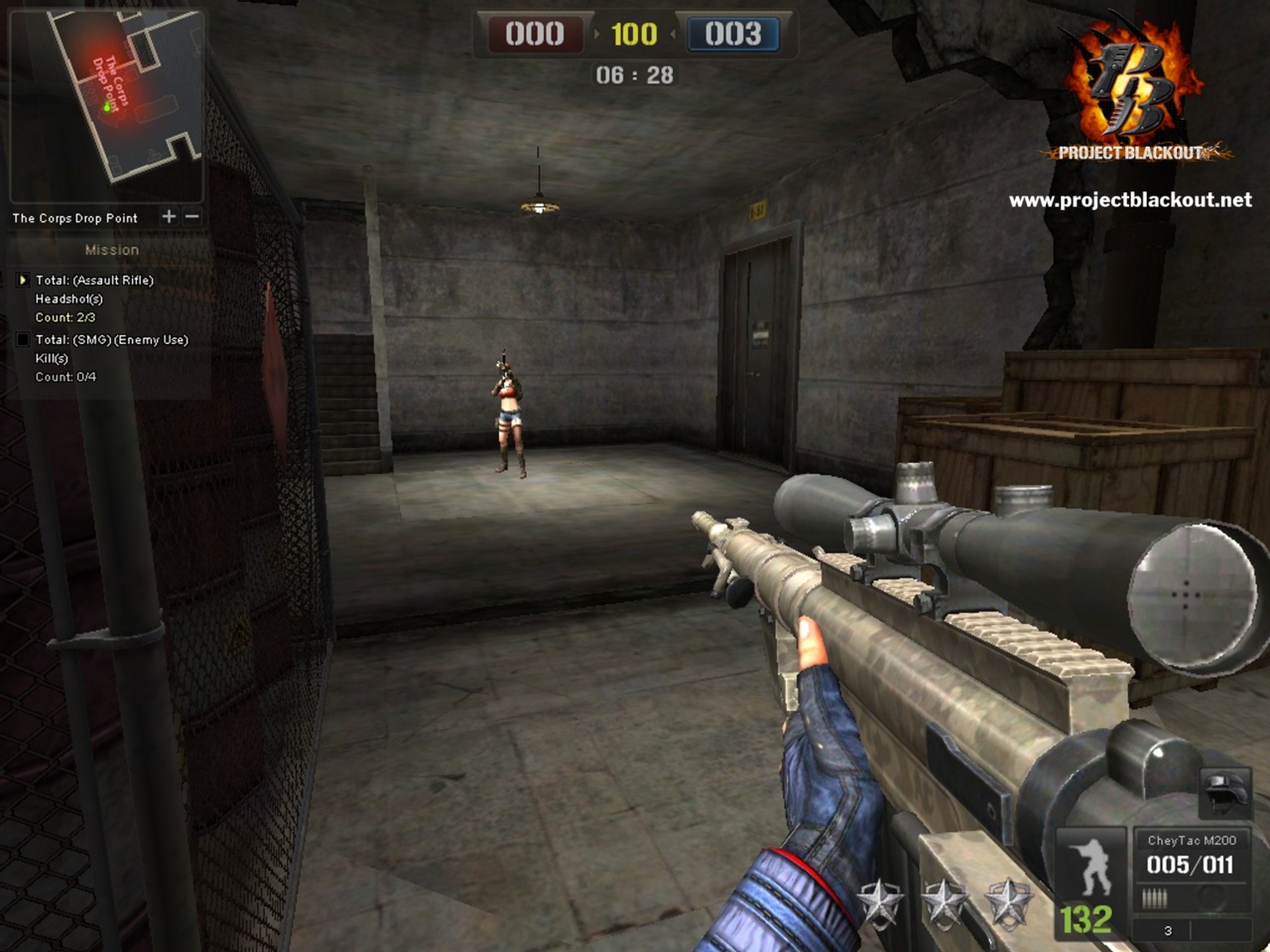Collapse the Mission panel header
This screenshot has height=952, width=1270.
(x=113, y=250)
